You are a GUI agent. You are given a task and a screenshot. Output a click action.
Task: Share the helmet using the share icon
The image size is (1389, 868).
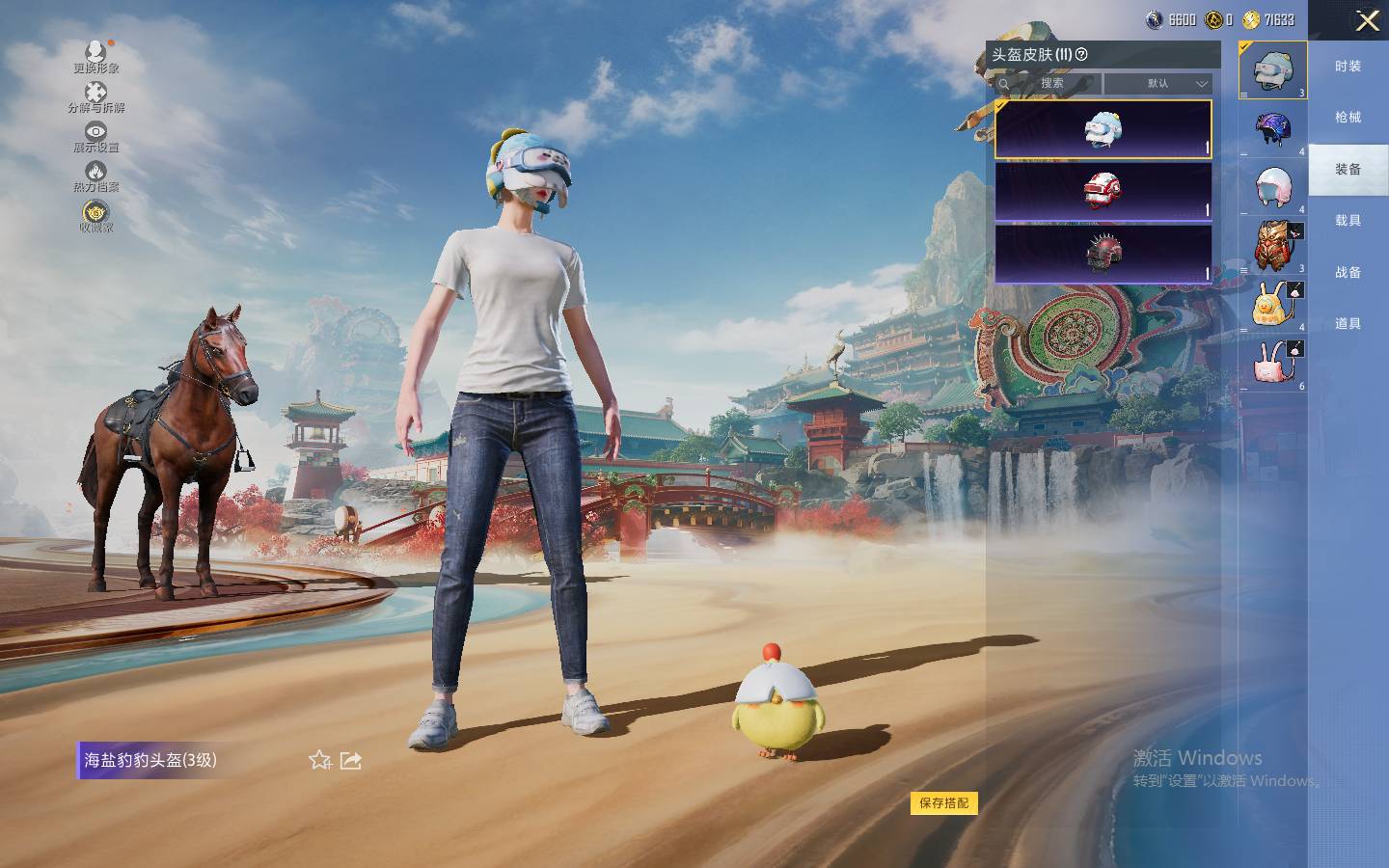pyautogui.click(x=351, y=761)
